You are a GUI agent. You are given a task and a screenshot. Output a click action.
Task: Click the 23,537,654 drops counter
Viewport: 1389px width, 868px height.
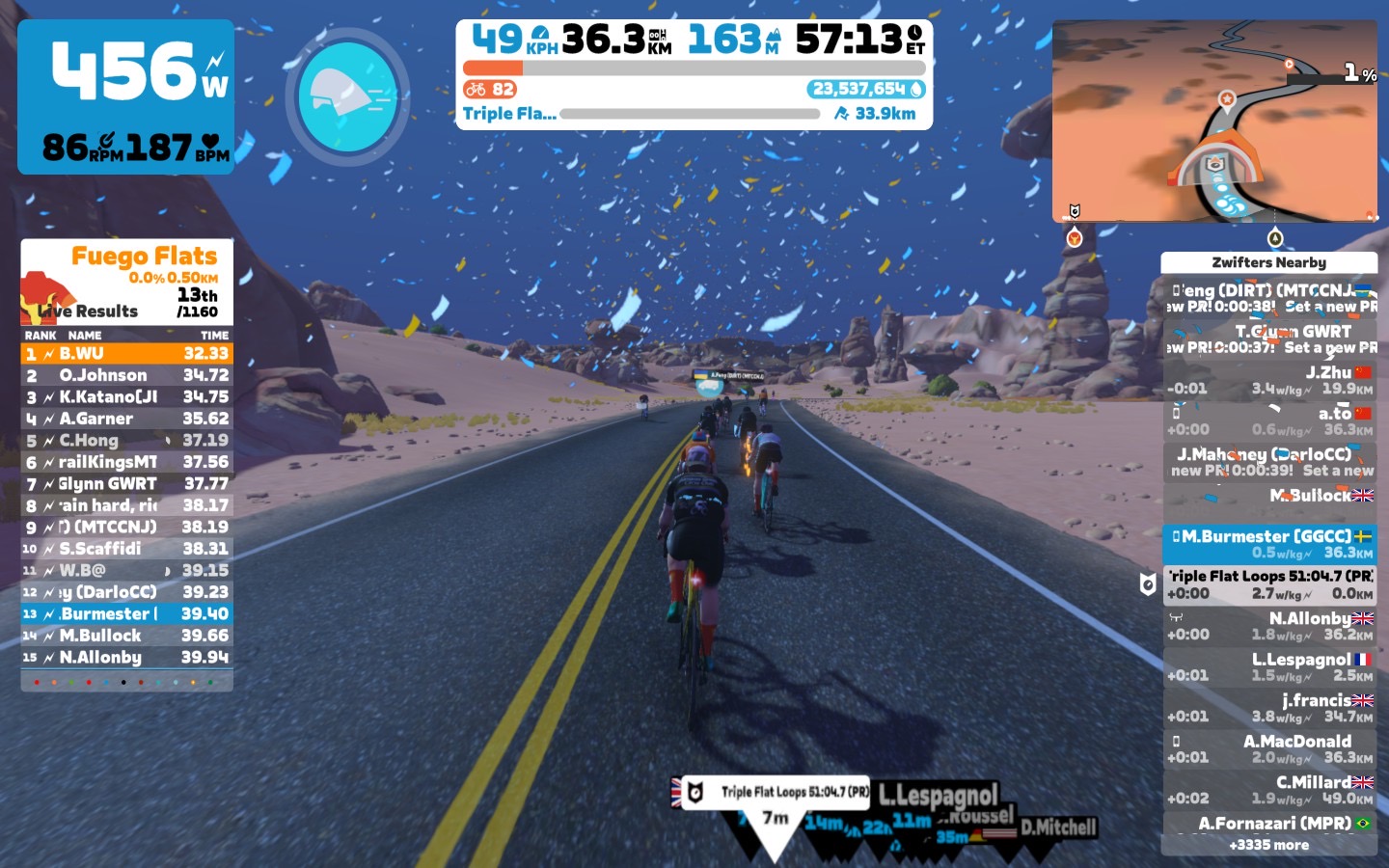click(866, 90)
